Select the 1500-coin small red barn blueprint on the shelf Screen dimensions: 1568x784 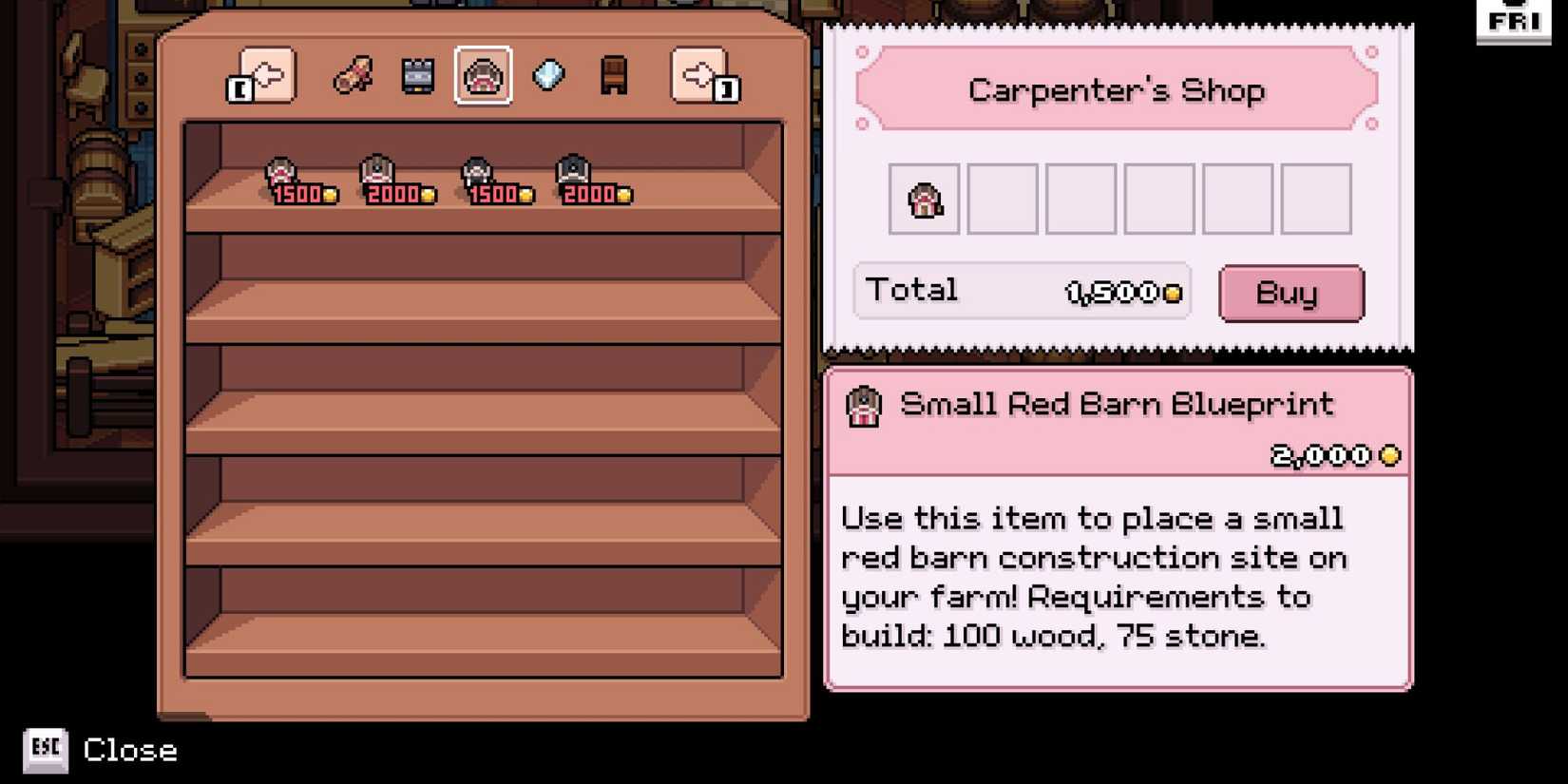point(283,171)
